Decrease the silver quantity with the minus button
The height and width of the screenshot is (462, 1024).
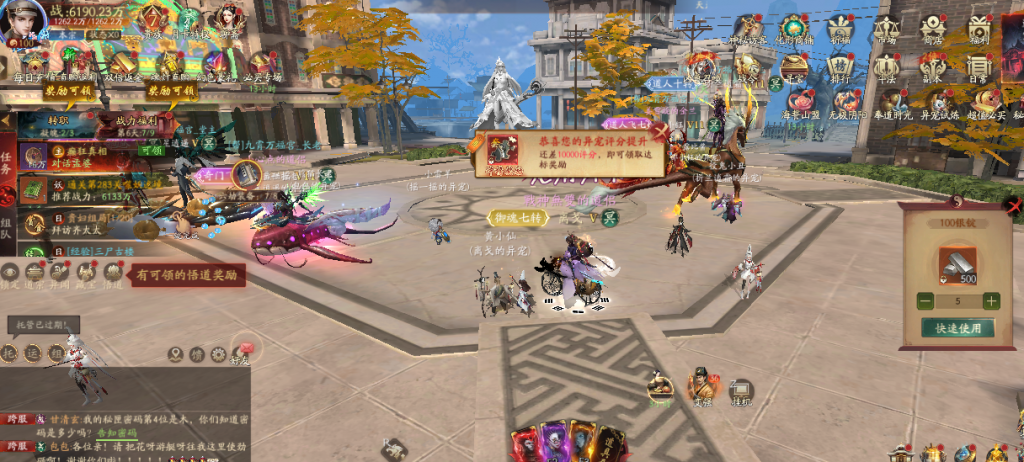(926, 301)
